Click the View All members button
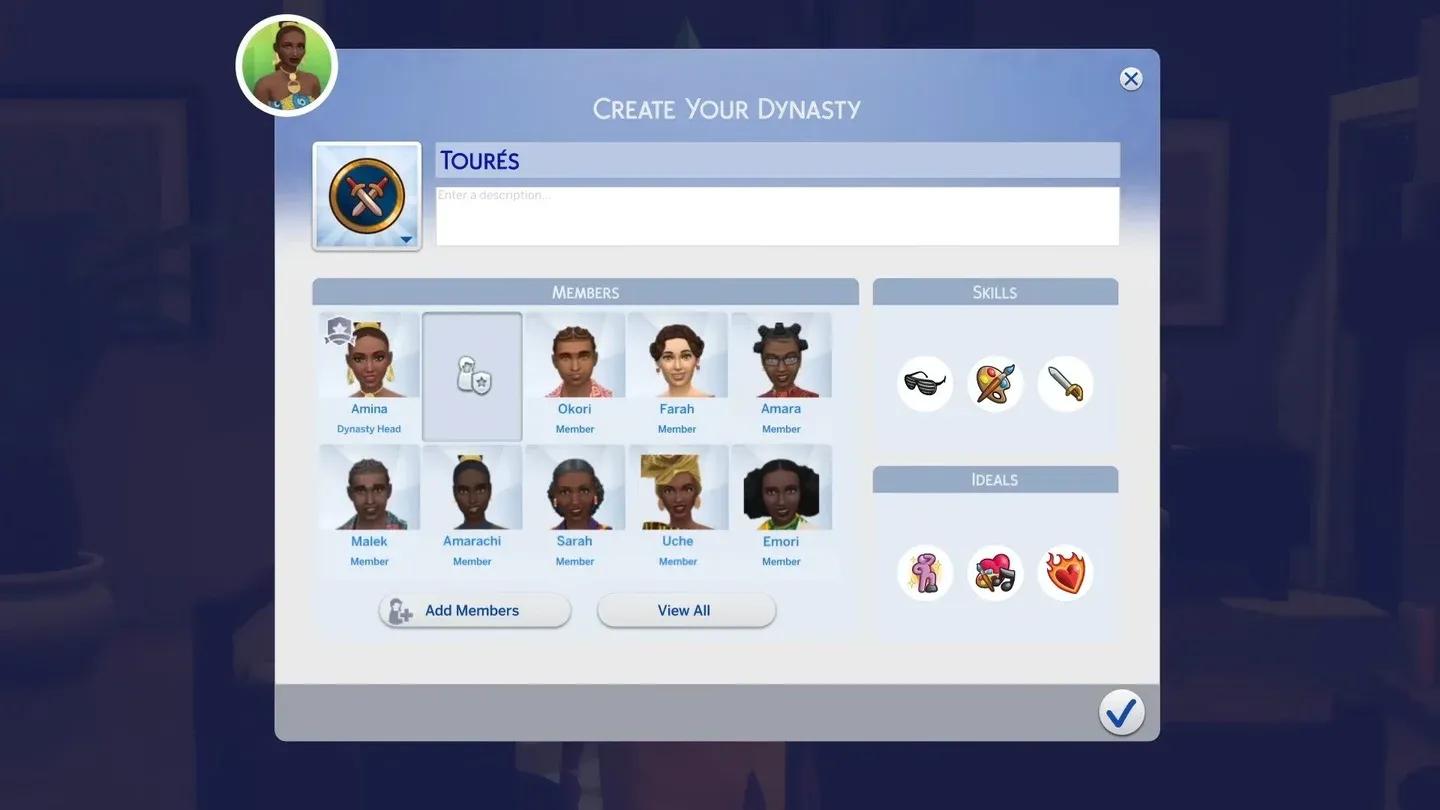Image resolution: width=1440 pixels, height=810 pixels. click(686, 611)
